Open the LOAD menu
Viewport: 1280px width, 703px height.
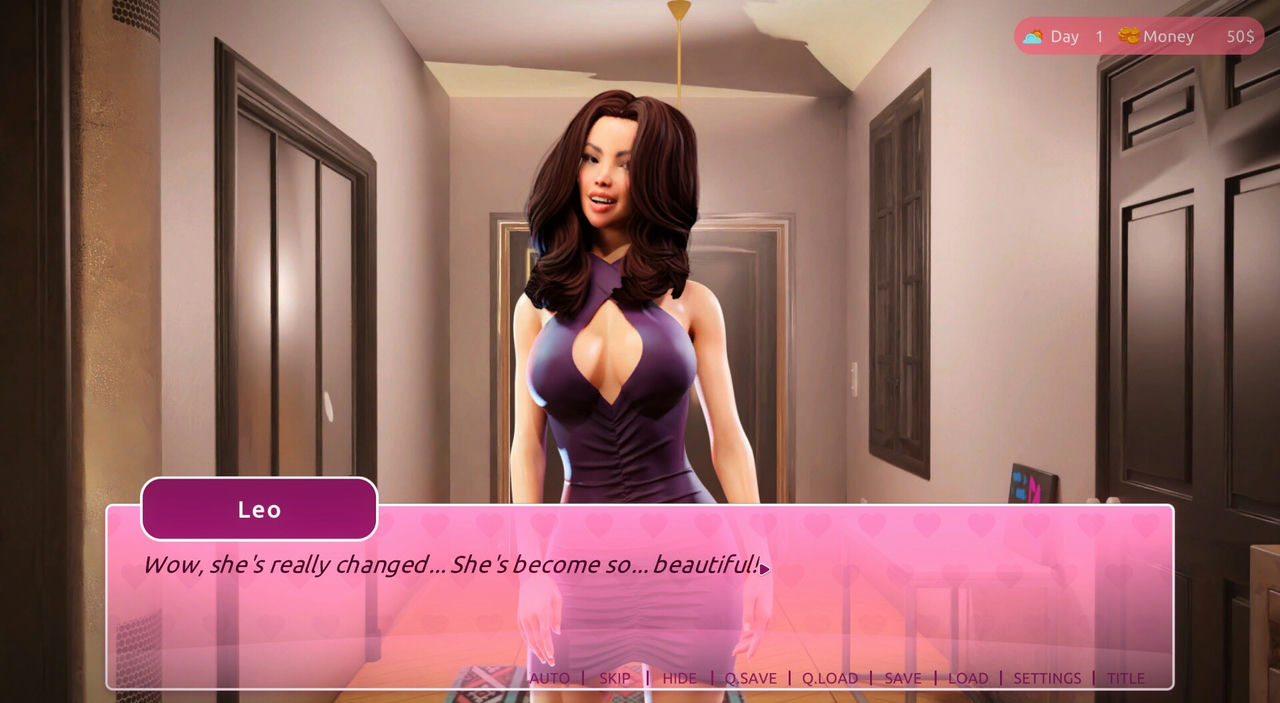967,678
